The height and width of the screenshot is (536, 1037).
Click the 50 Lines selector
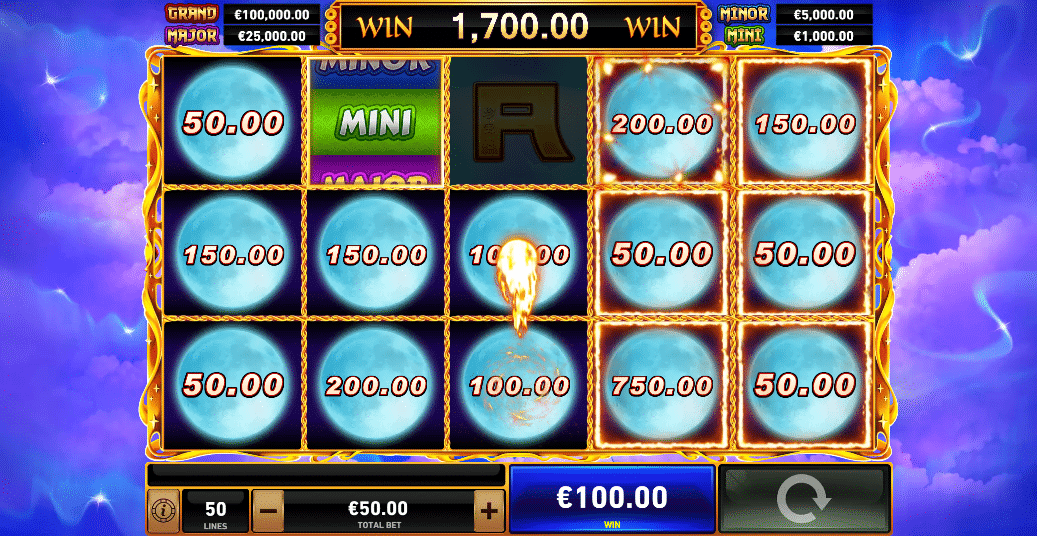(x=216, y=511)
